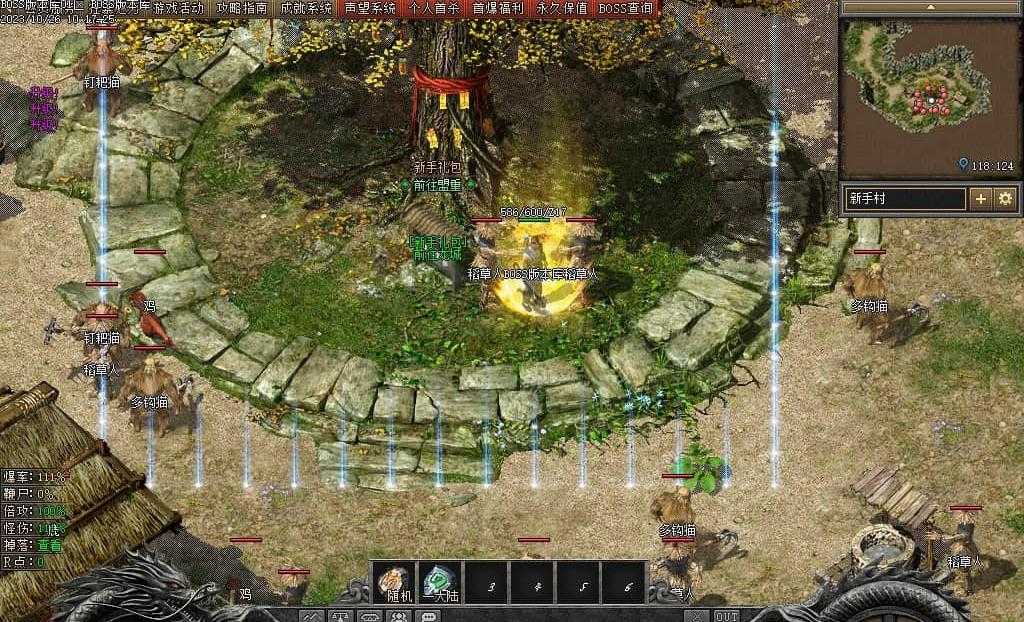Collapse the minimap with the top arrow bar
Viewport: 1024px width, 622px height.
pos(930,7)
